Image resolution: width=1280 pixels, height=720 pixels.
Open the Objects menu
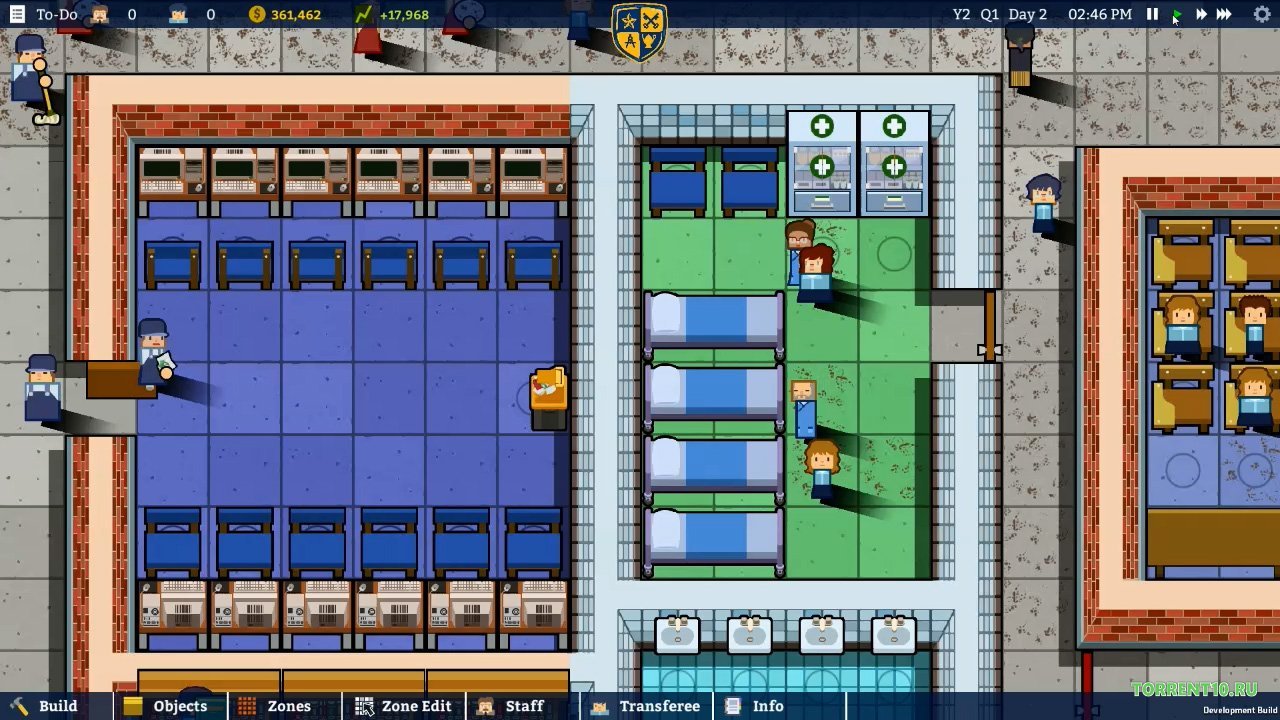pos(172,706)
